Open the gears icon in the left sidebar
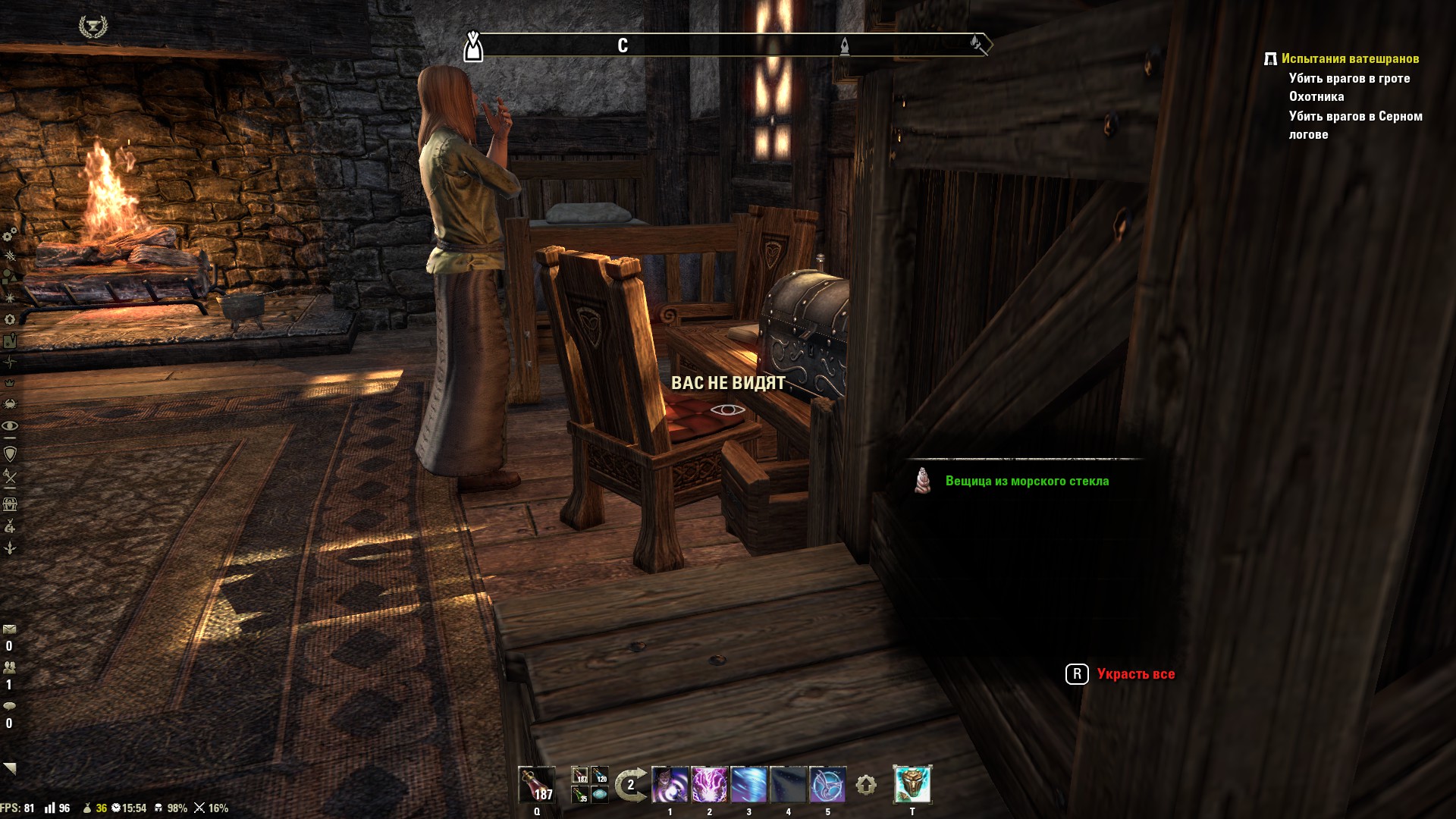This screenshot has height=819, width=1456. [x=10, y=234]
